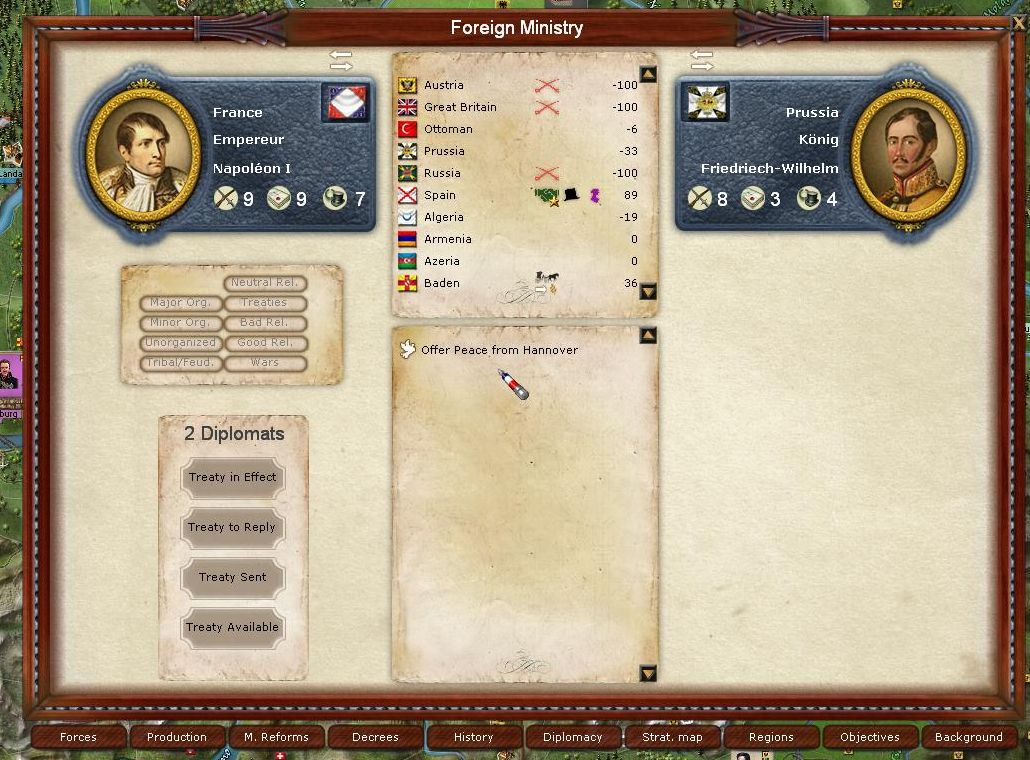The width and height of the screenshot is (1030, 760).
Task: Open the M. Reforms tab
Action: point(276,737)
